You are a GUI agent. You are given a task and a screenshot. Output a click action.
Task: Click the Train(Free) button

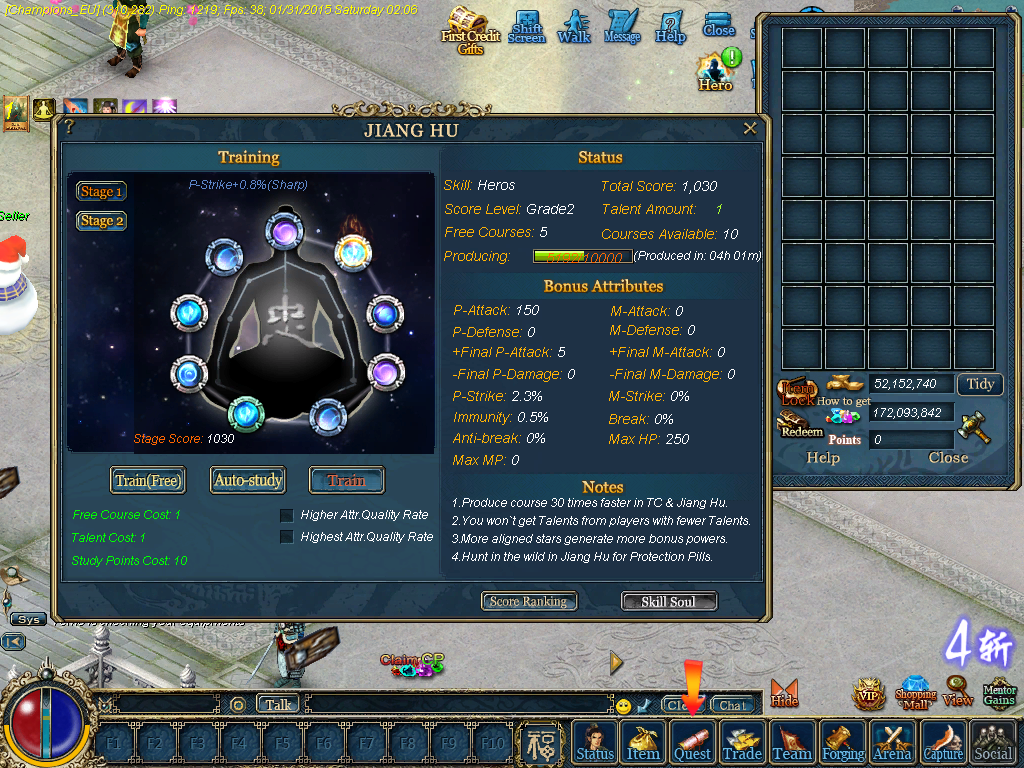148,480
